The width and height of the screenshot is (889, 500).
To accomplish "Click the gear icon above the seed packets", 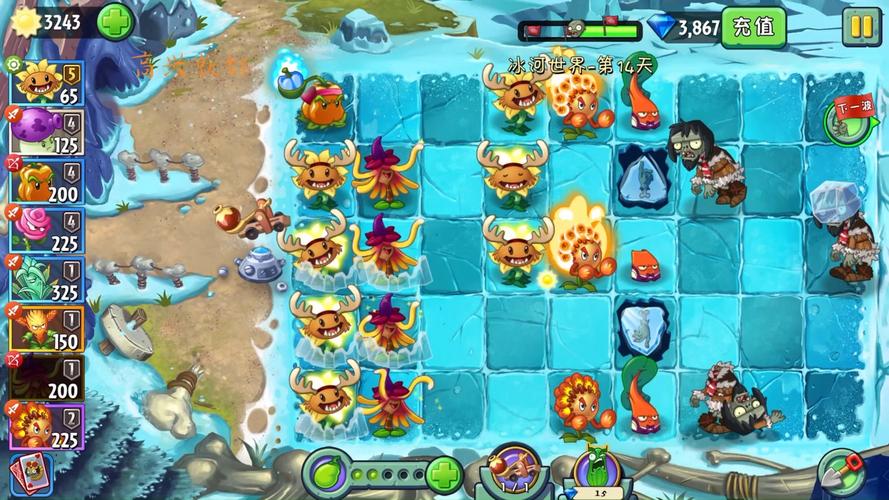I will [x=13, y=64].
